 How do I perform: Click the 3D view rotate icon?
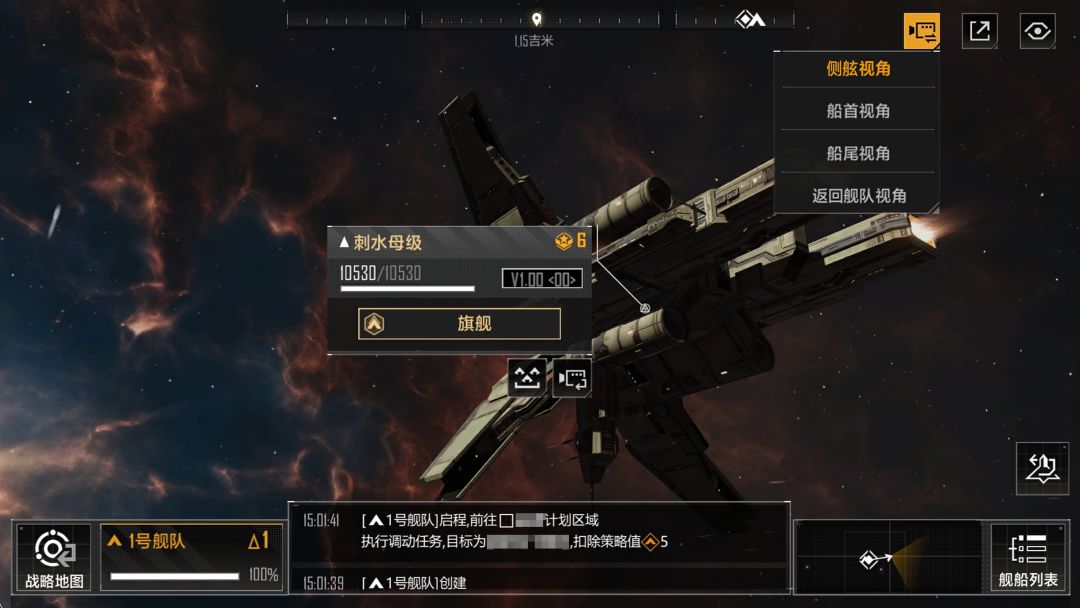[x=1042, y=468]
